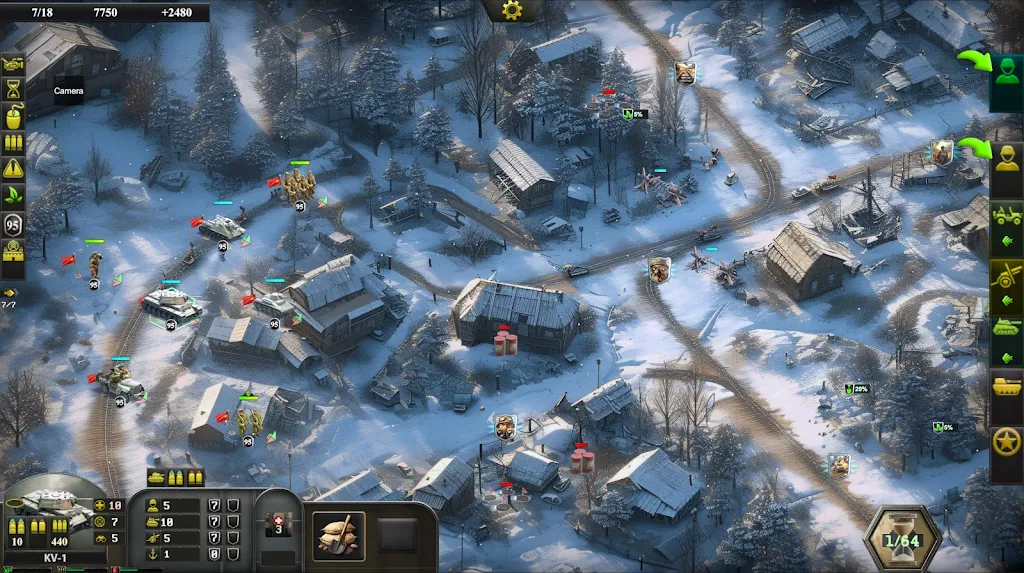Image resolution: width=1024 pixels, height=573 pixels.
Task: Open settings with the gear icon
Action: 512,10
